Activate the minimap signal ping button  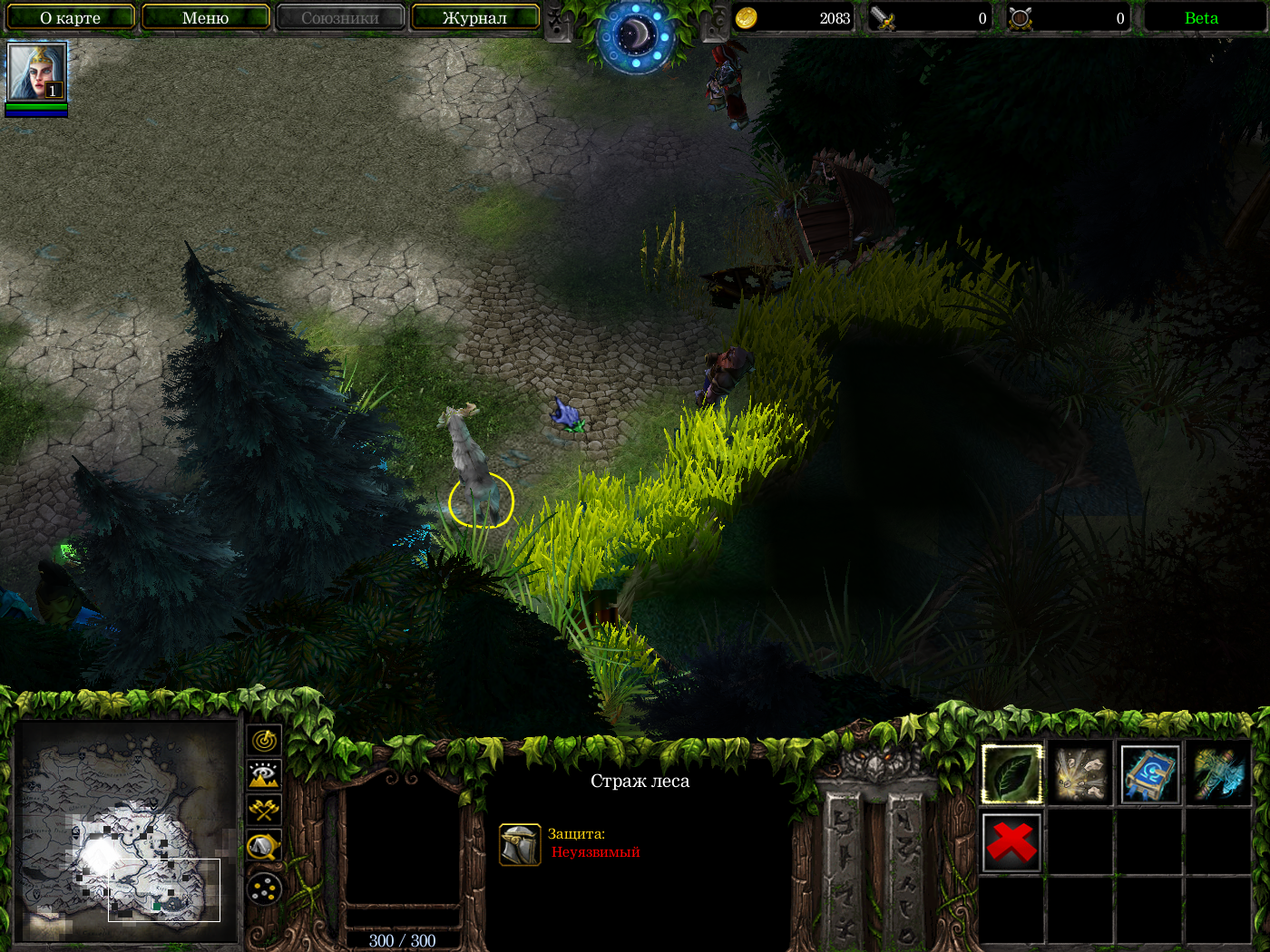pos(264,741)
